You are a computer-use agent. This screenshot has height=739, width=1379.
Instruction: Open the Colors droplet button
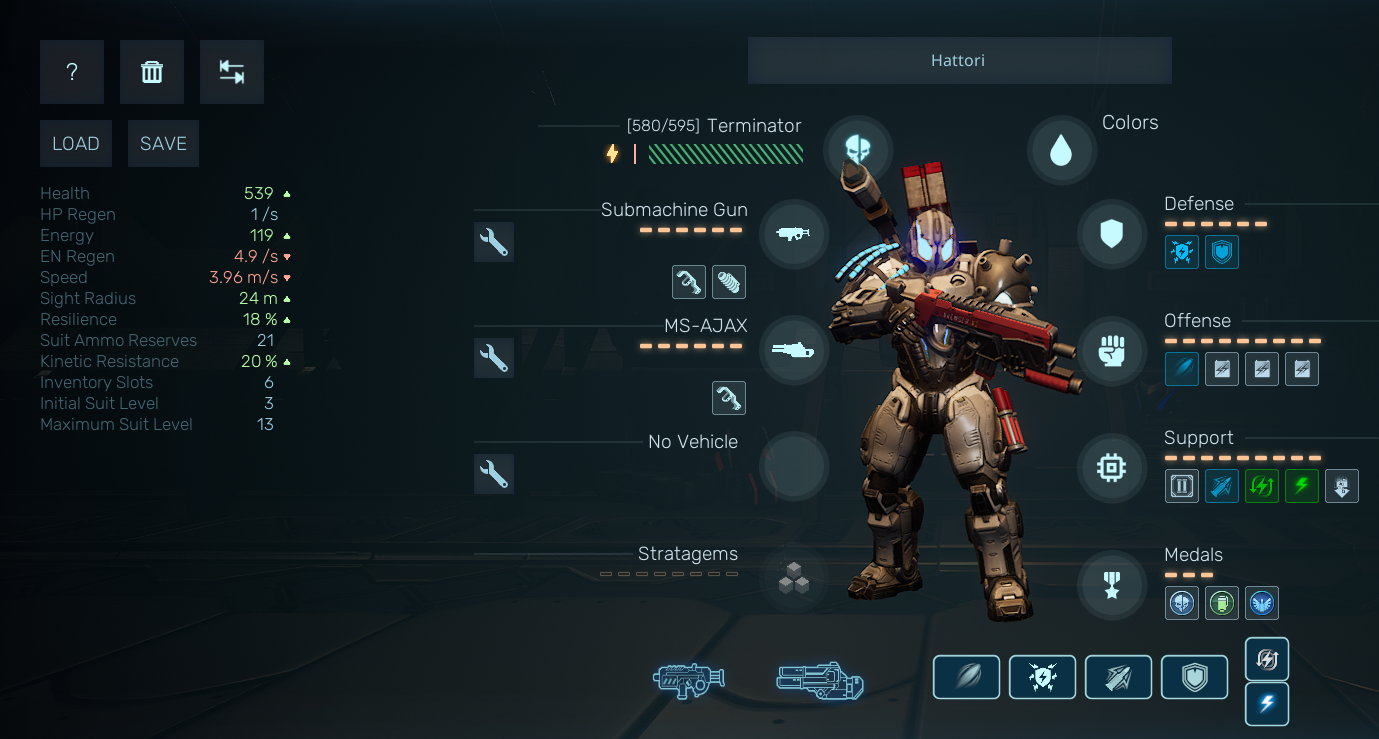click(1061, 151)
